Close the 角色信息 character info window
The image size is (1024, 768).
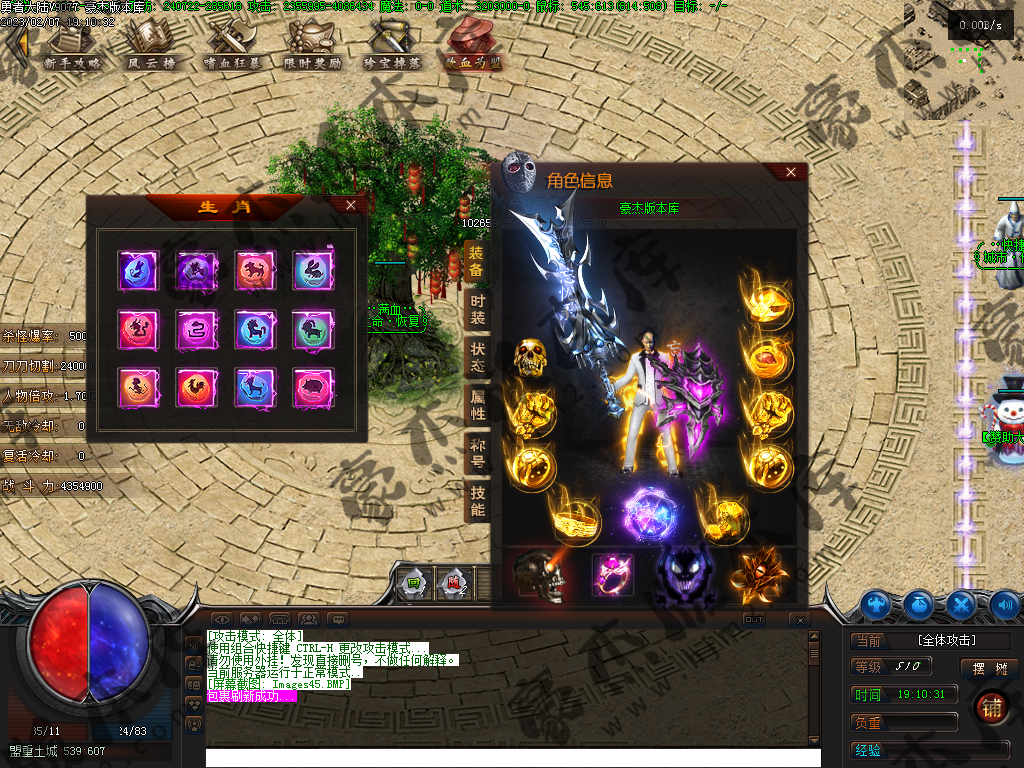coord(791,172)
